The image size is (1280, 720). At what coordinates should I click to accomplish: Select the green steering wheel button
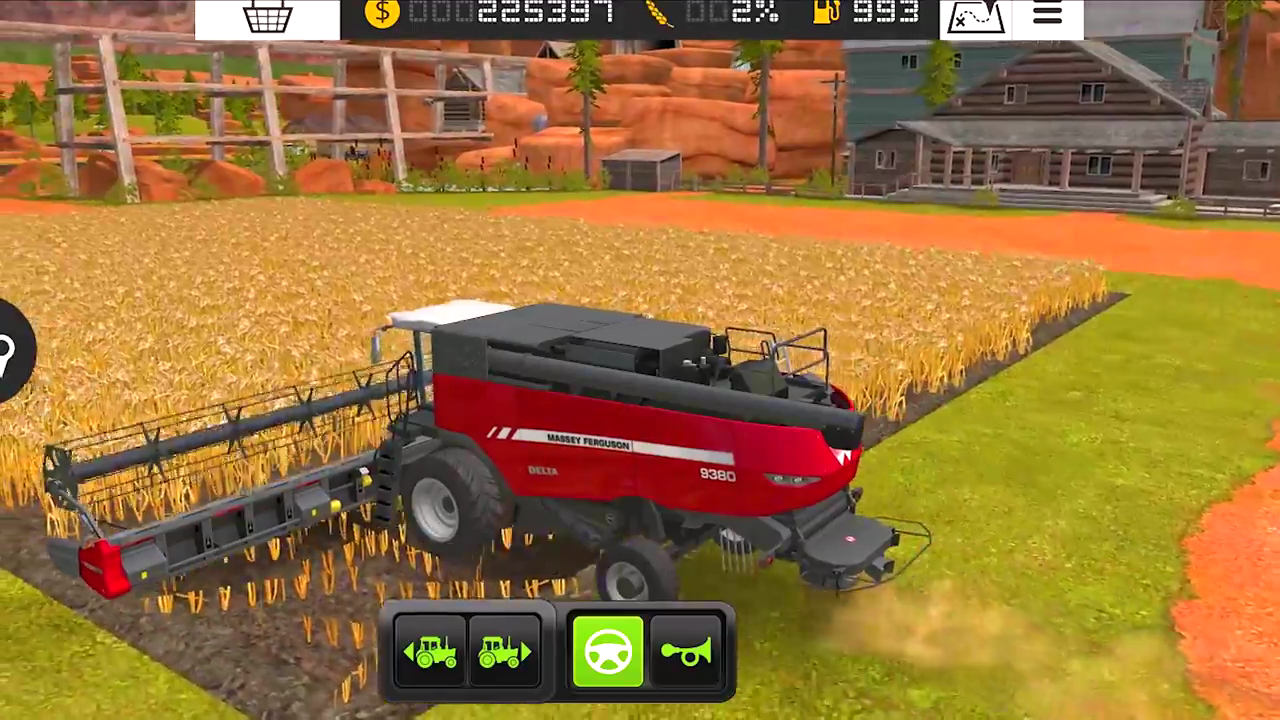click(608, 651)
